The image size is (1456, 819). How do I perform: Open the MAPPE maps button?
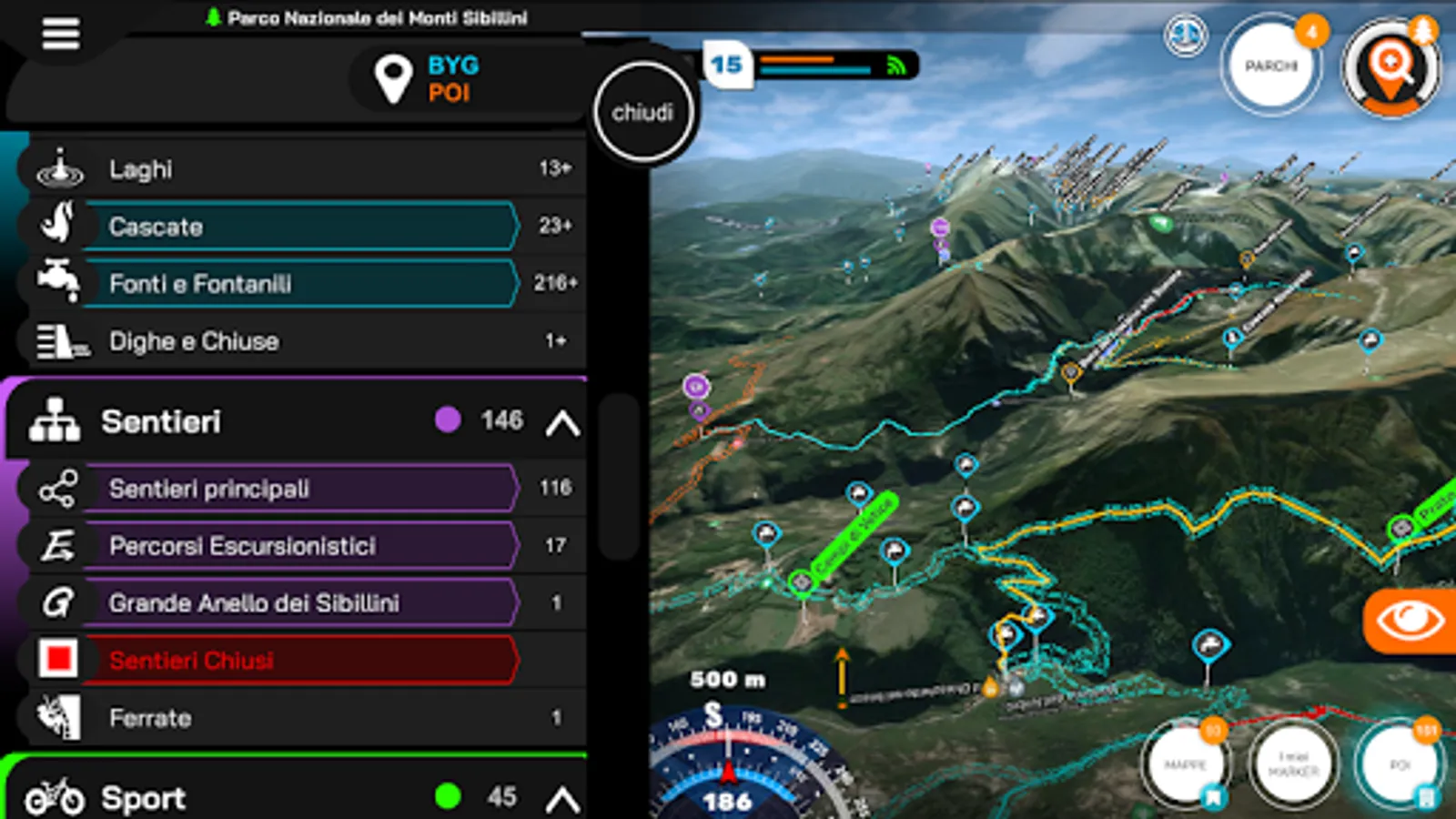click(x=1185, y=765)
